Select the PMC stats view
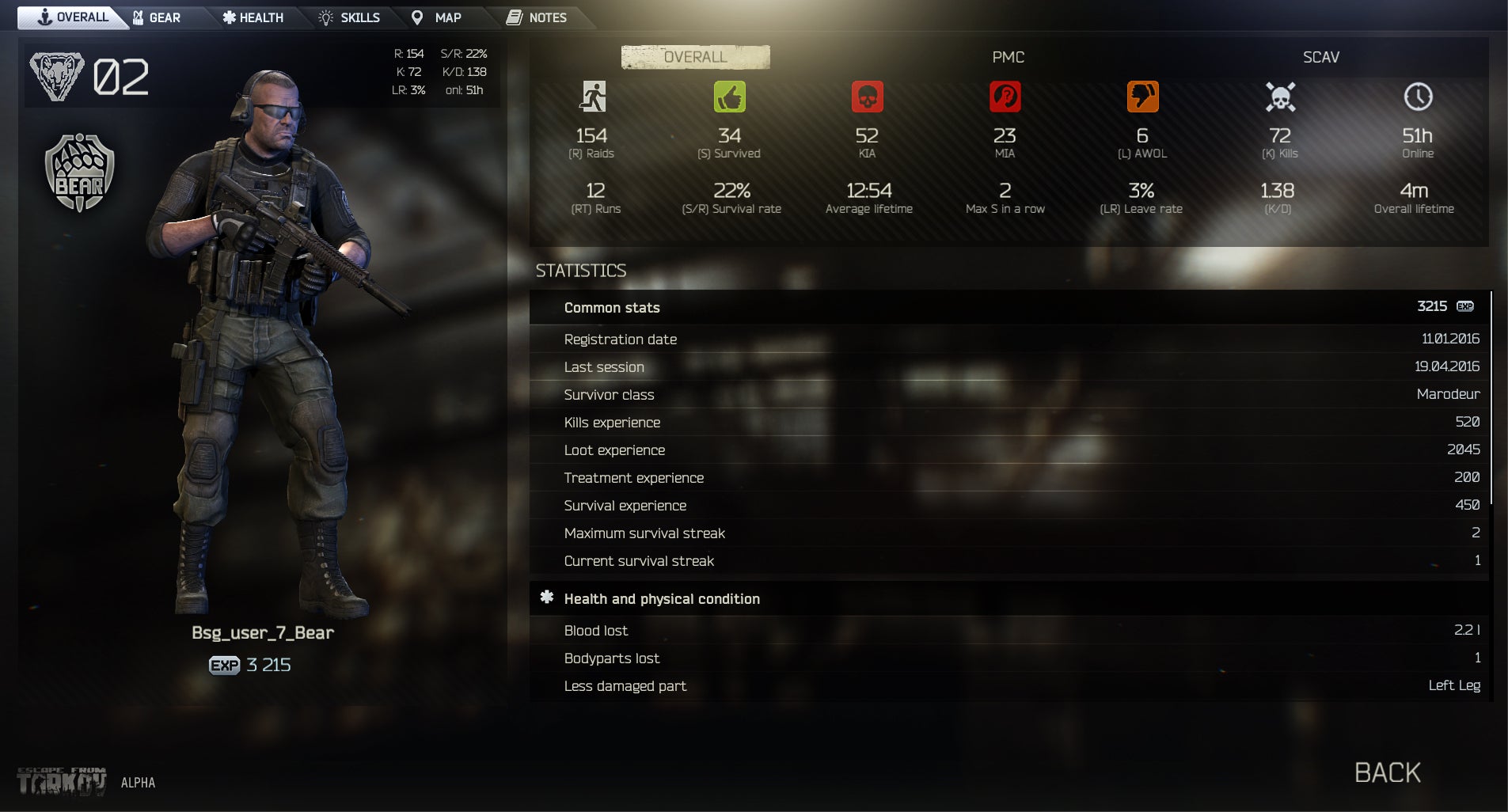The height and width of the screenshot is (812, 1508). tap(1008, 57)
